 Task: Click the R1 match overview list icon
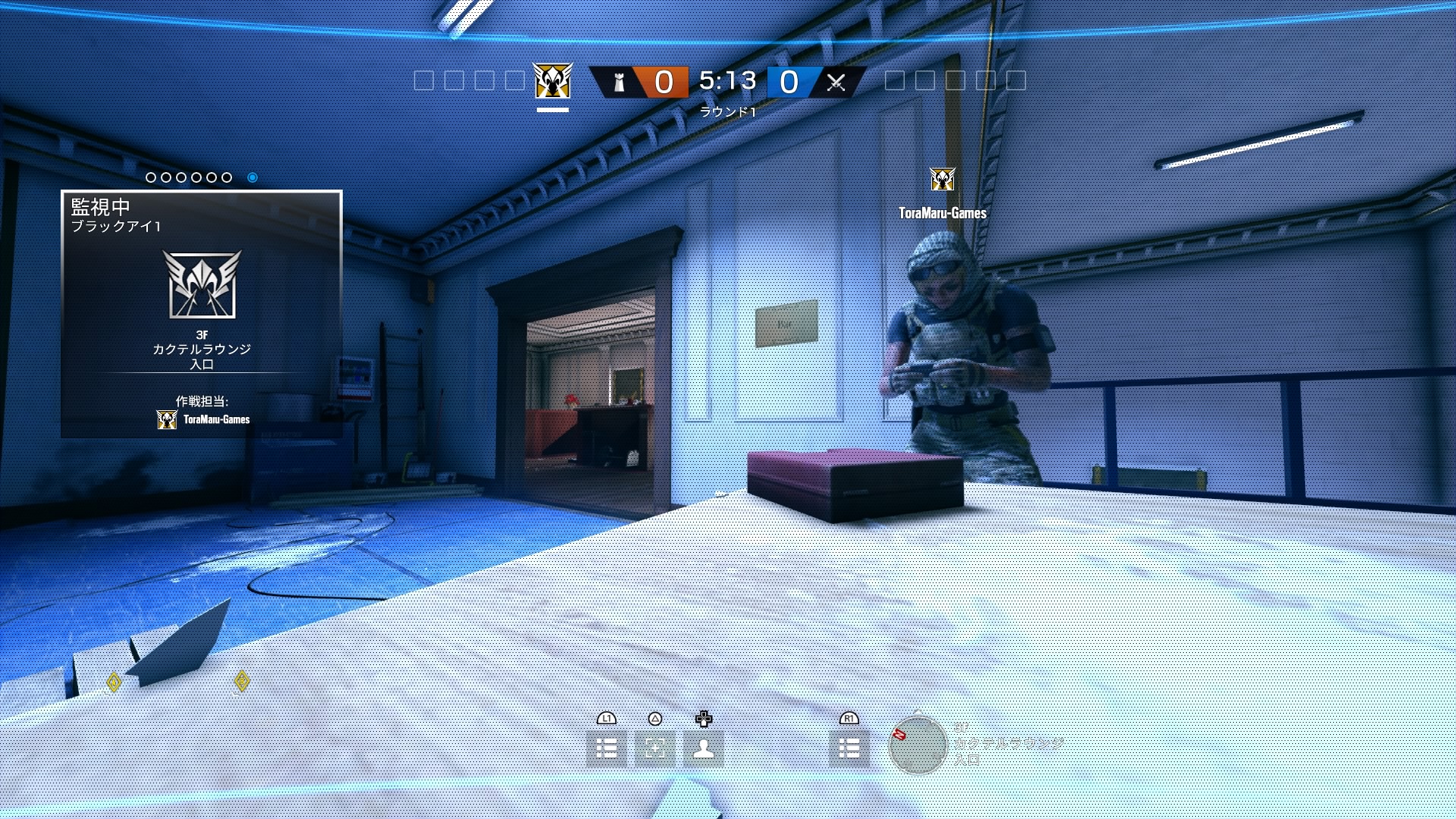click(x=851, y=747)
